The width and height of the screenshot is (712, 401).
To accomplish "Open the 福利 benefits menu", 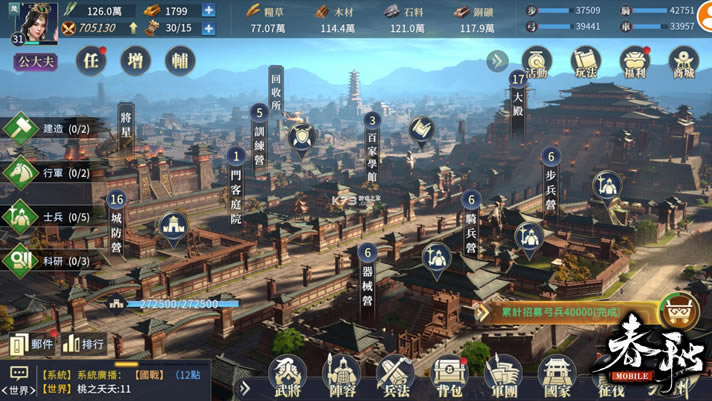I will click(x=635, y=62).
